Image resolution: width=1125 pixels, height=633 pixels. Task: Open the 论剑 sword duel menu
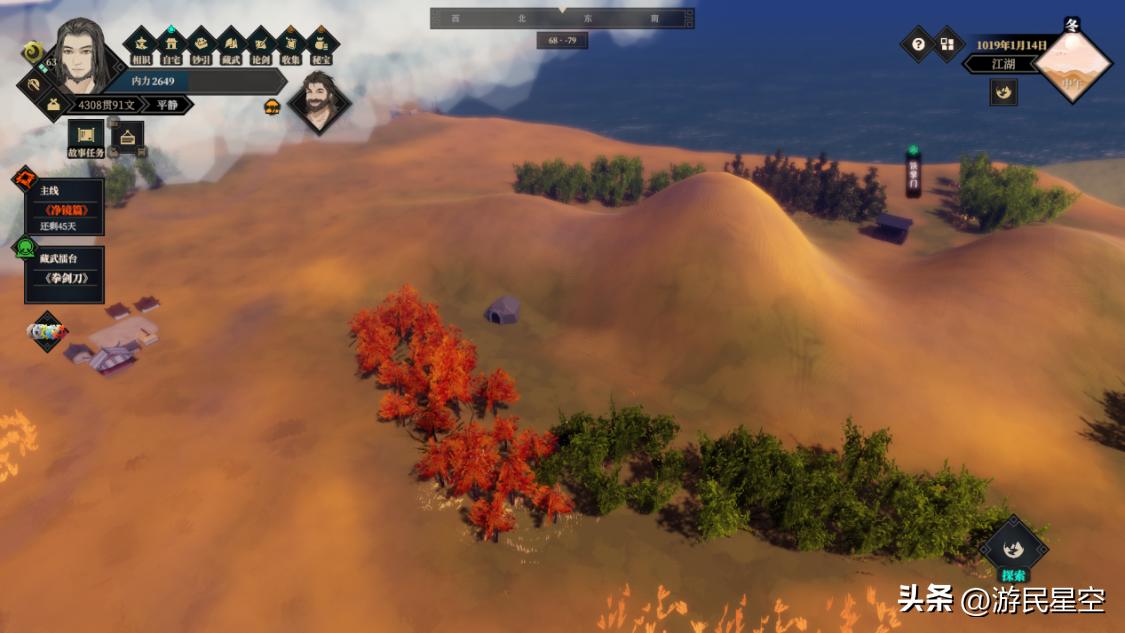(x=261, y=44)
